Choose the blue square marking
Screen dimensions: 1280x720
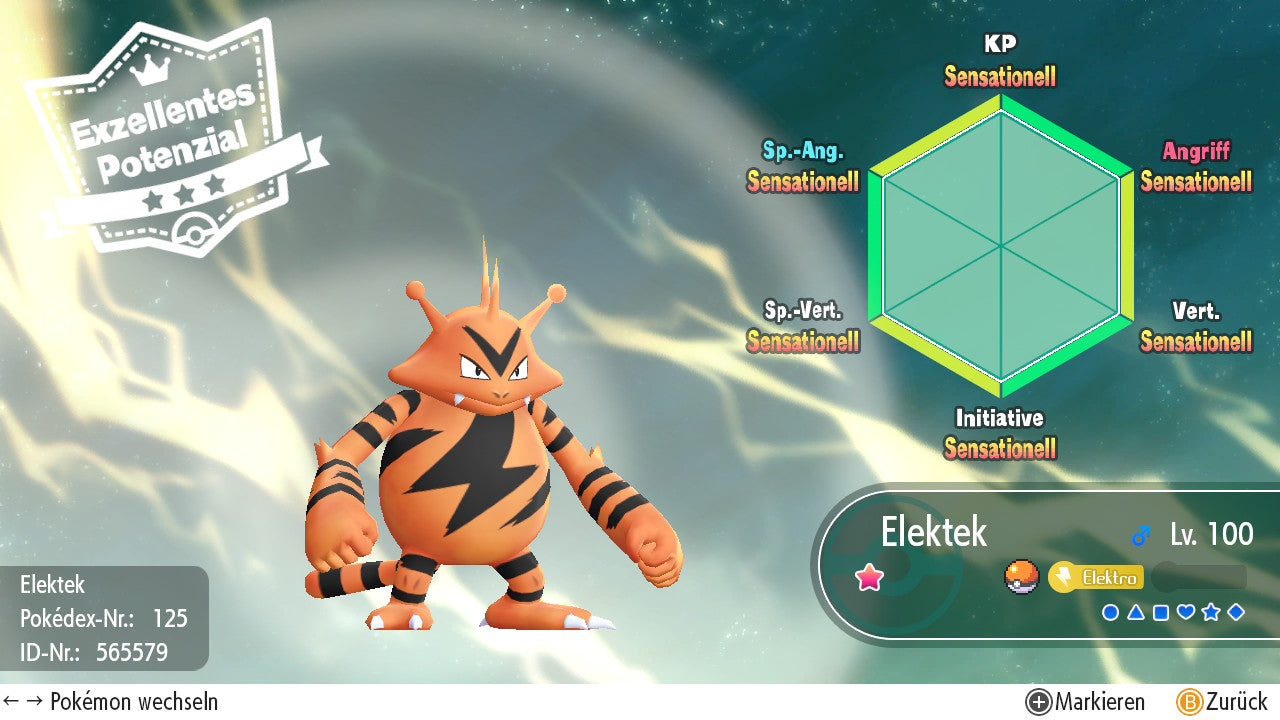tap(1160, 612)
